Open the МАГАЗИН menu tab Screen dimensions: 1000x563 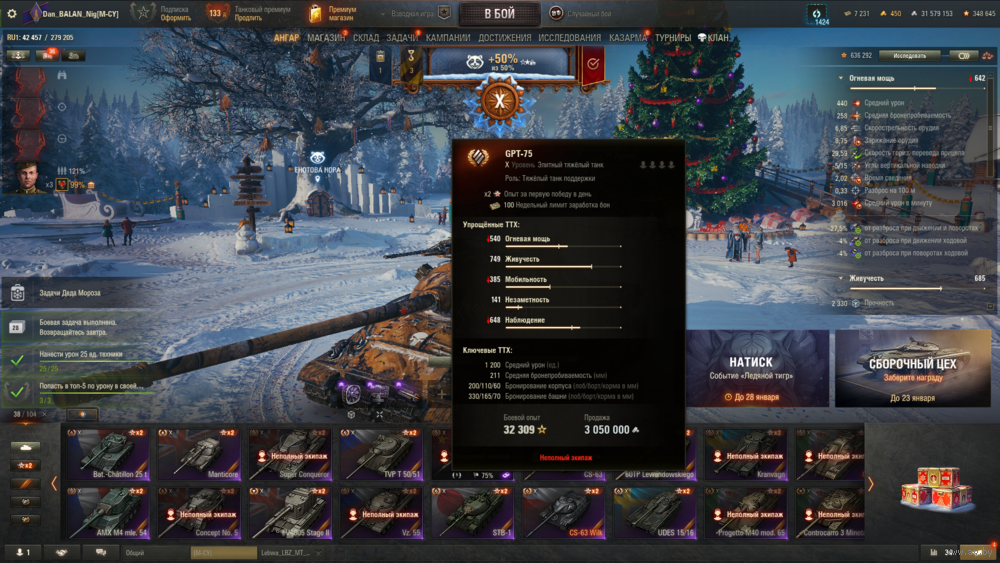coord(327,38)
